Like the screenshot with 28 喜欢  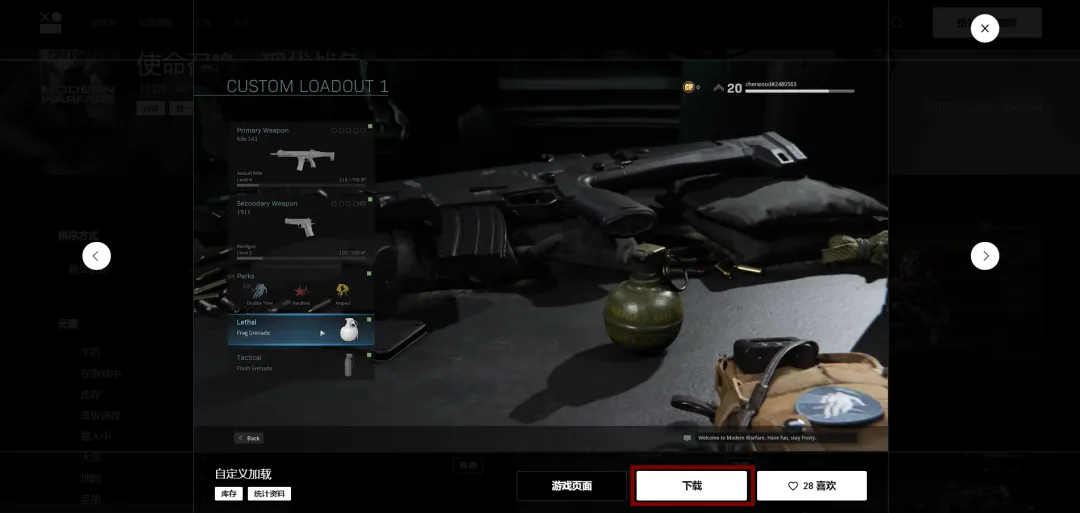pos(811,486)
